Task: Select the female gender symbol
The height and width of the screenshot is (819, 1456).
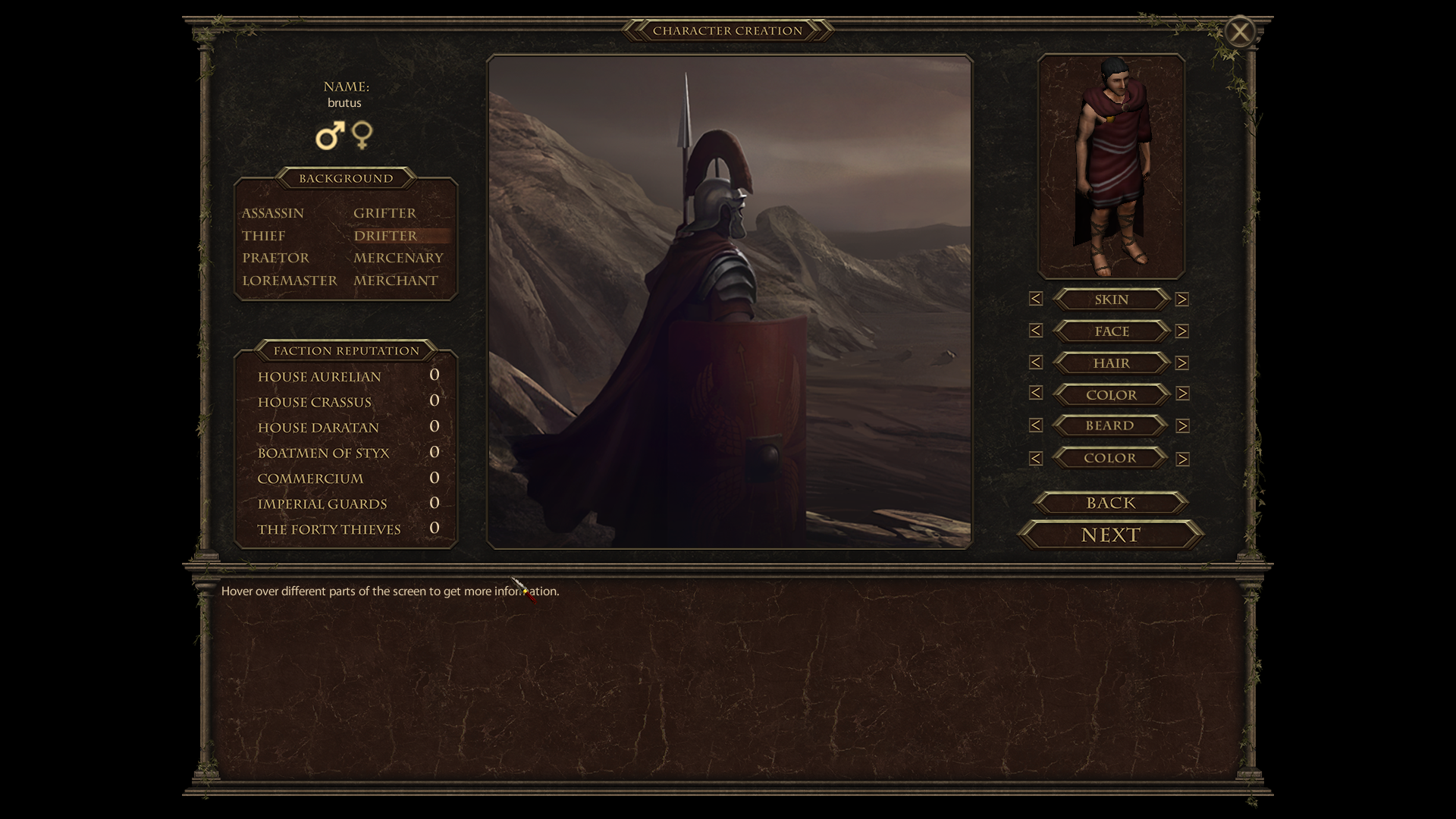Action: click(x=362, y=135)
